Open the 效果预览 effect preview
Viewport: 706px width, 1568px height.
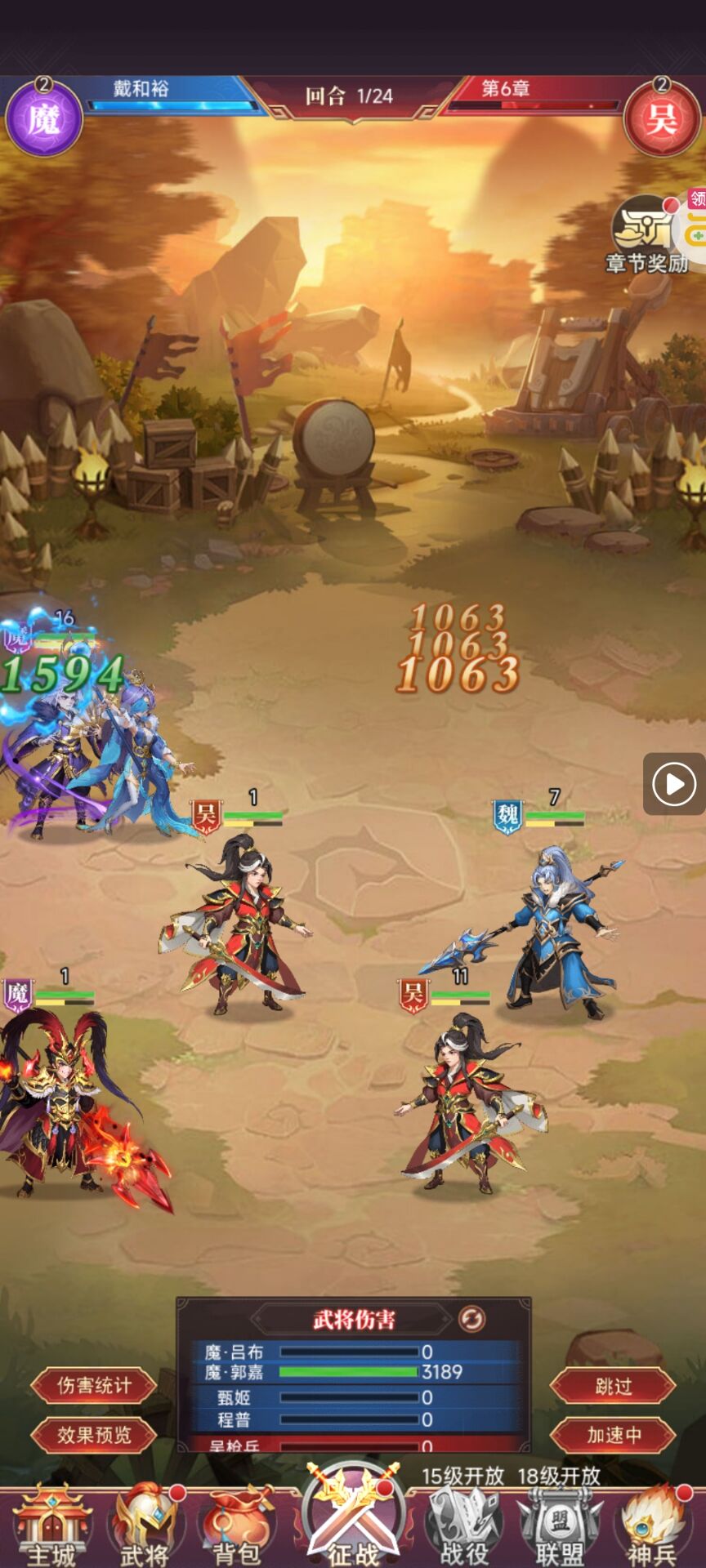click(x=93, y=1435)
